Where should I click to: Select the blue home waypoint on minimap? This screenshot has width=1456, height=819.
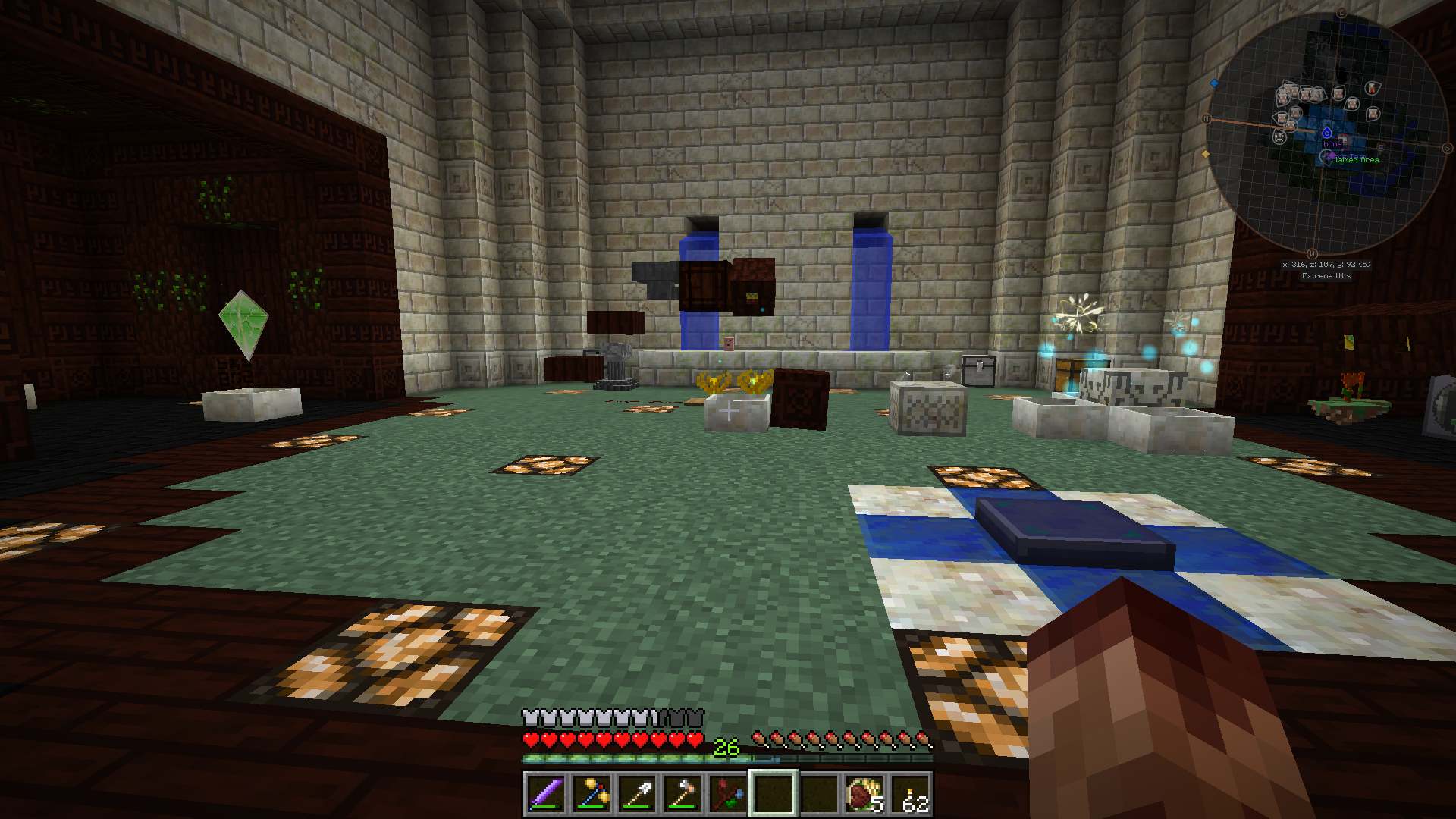pyautogui.click(x=1327, y=133)
